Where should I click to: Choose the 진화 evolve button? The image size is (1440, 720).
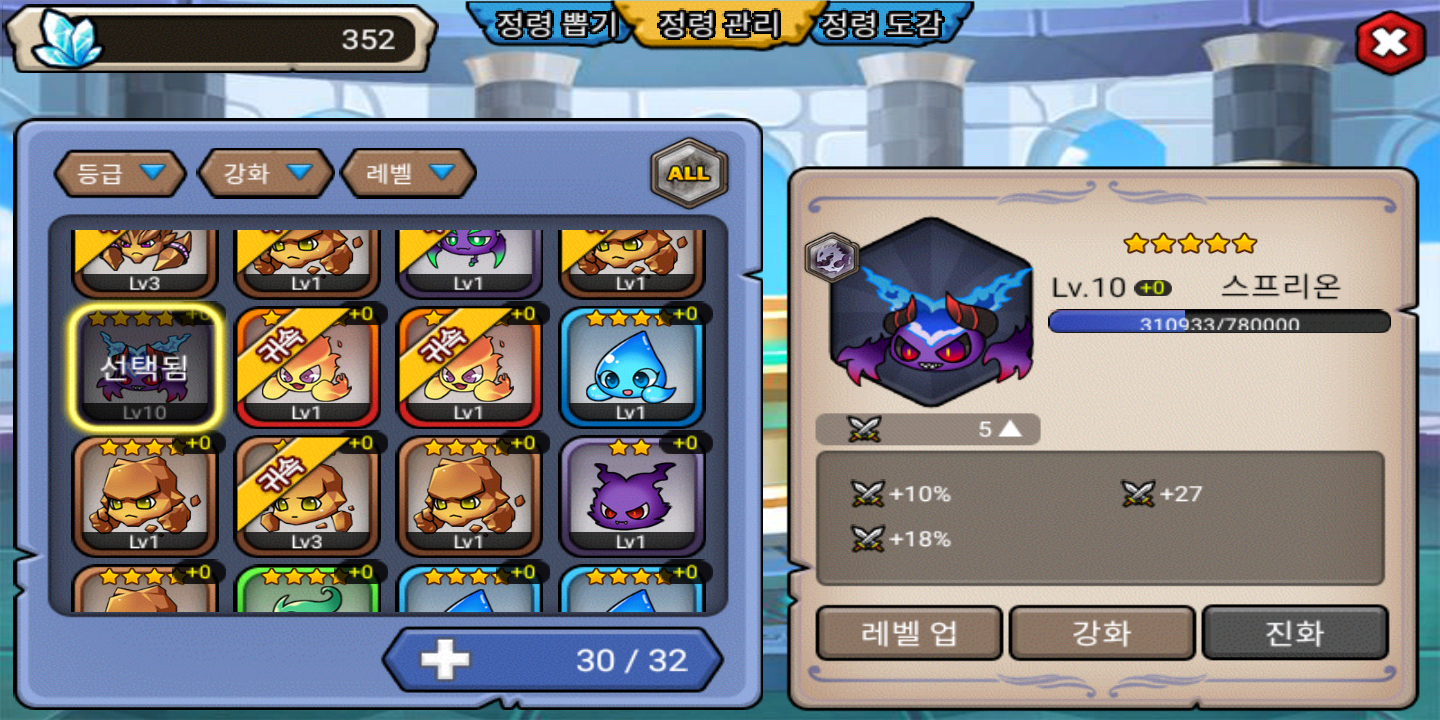[x=1295, y=633]
